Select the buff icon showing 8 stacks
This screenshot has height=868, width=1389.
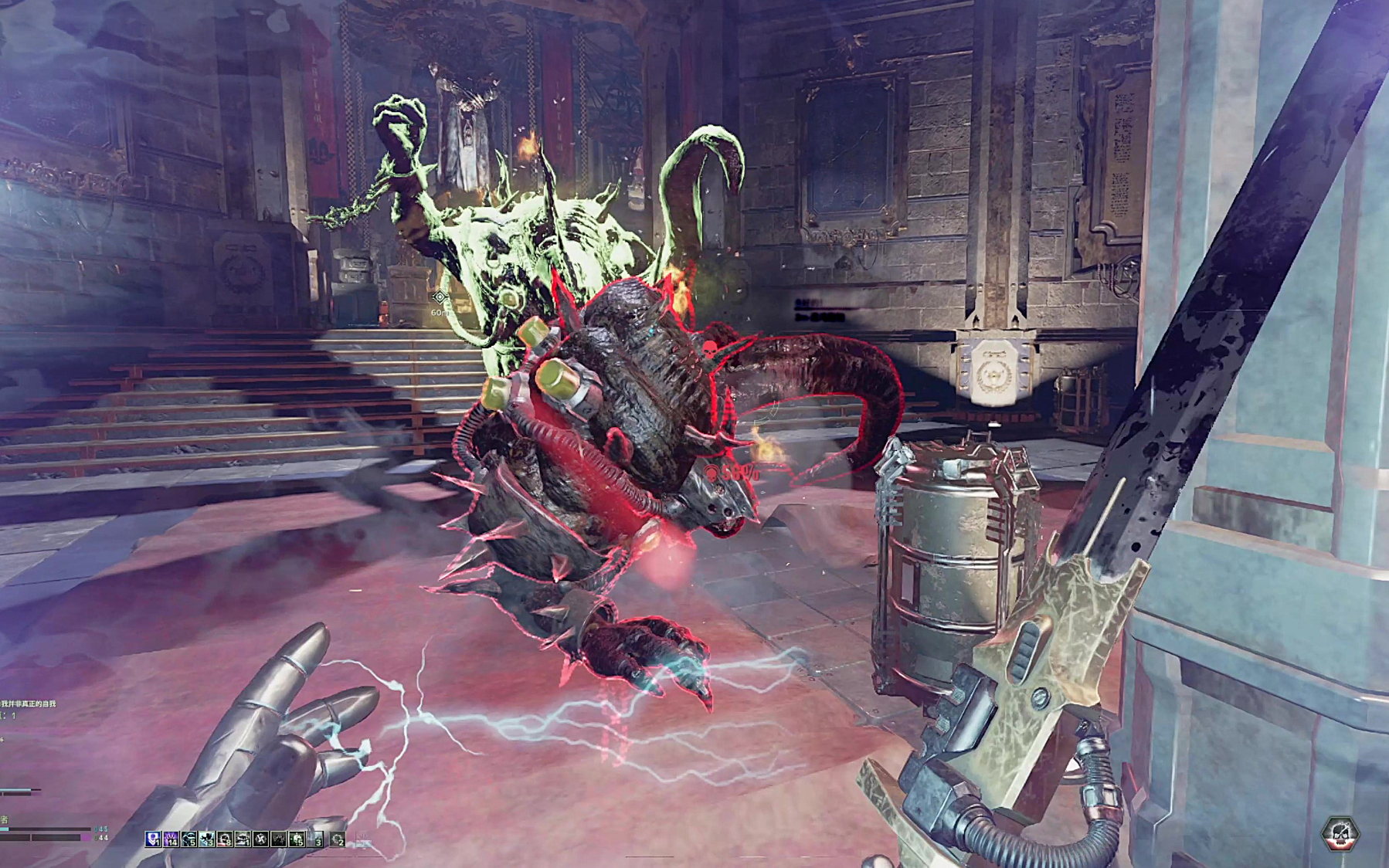(x=225, y=839)
